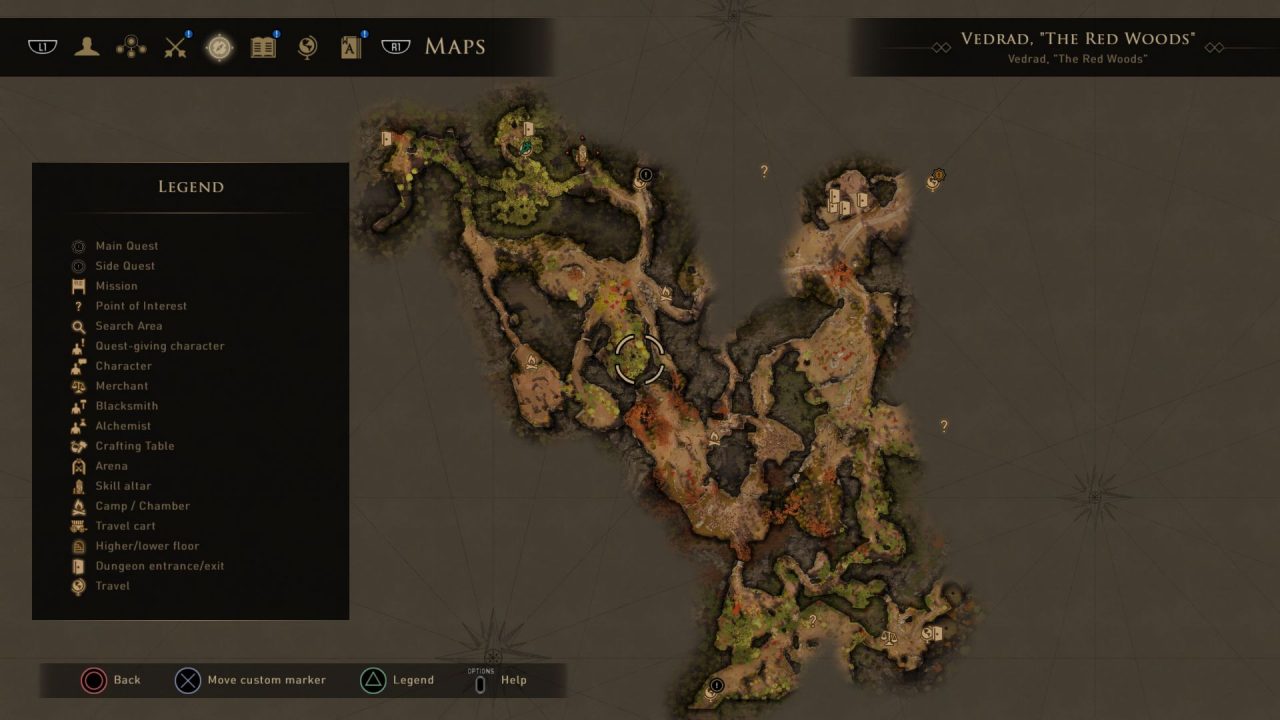Click the Dungeon entrance/exit legend entry
The height and width of the screenshot is (720, 1280).
point(159,566)
